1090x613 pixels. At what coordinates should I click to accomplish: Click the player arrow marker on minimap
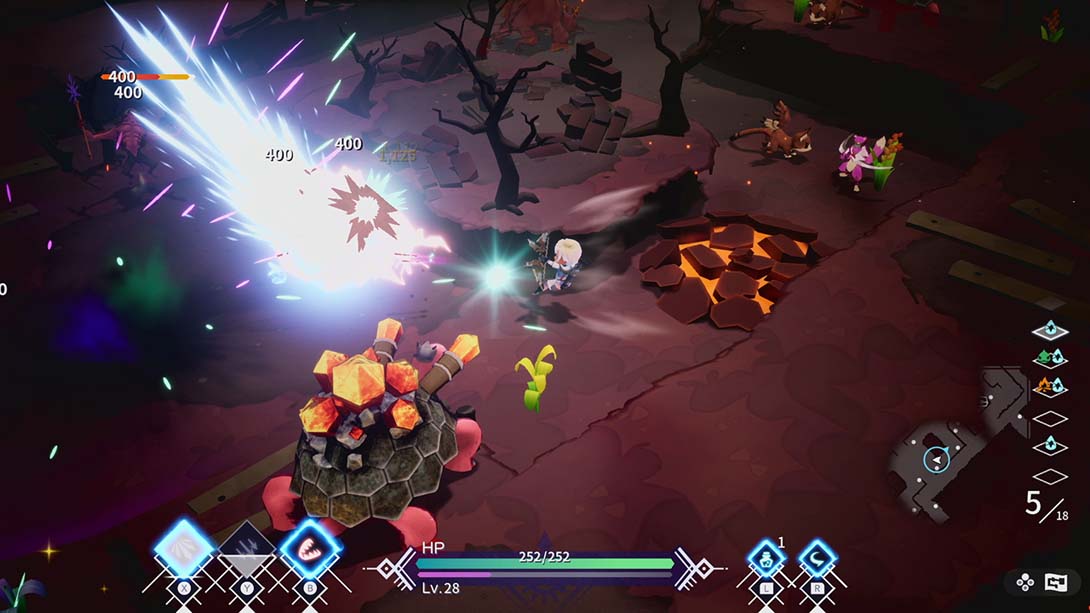pos(937,459)
